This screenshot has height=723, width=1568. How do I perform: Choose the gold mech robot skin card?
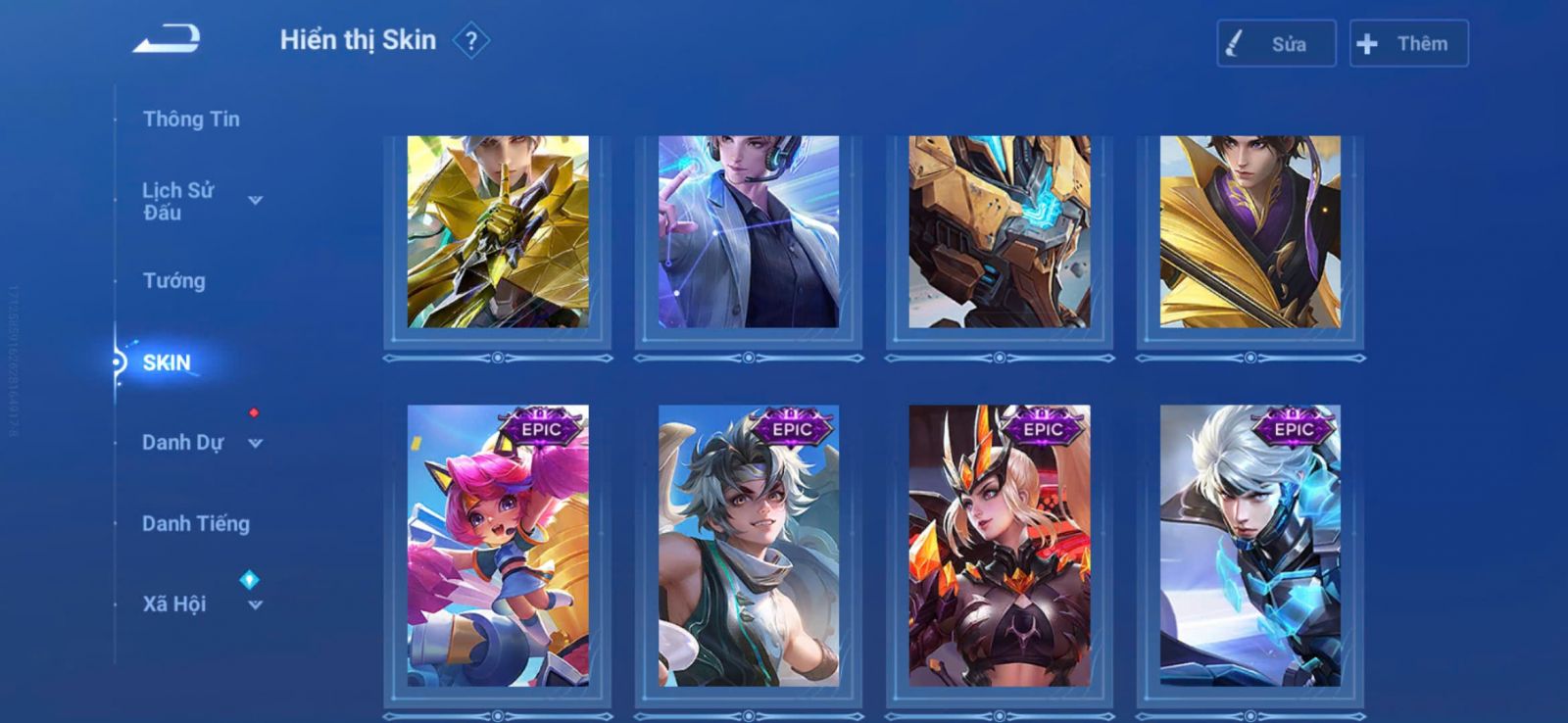[1000, 232]
